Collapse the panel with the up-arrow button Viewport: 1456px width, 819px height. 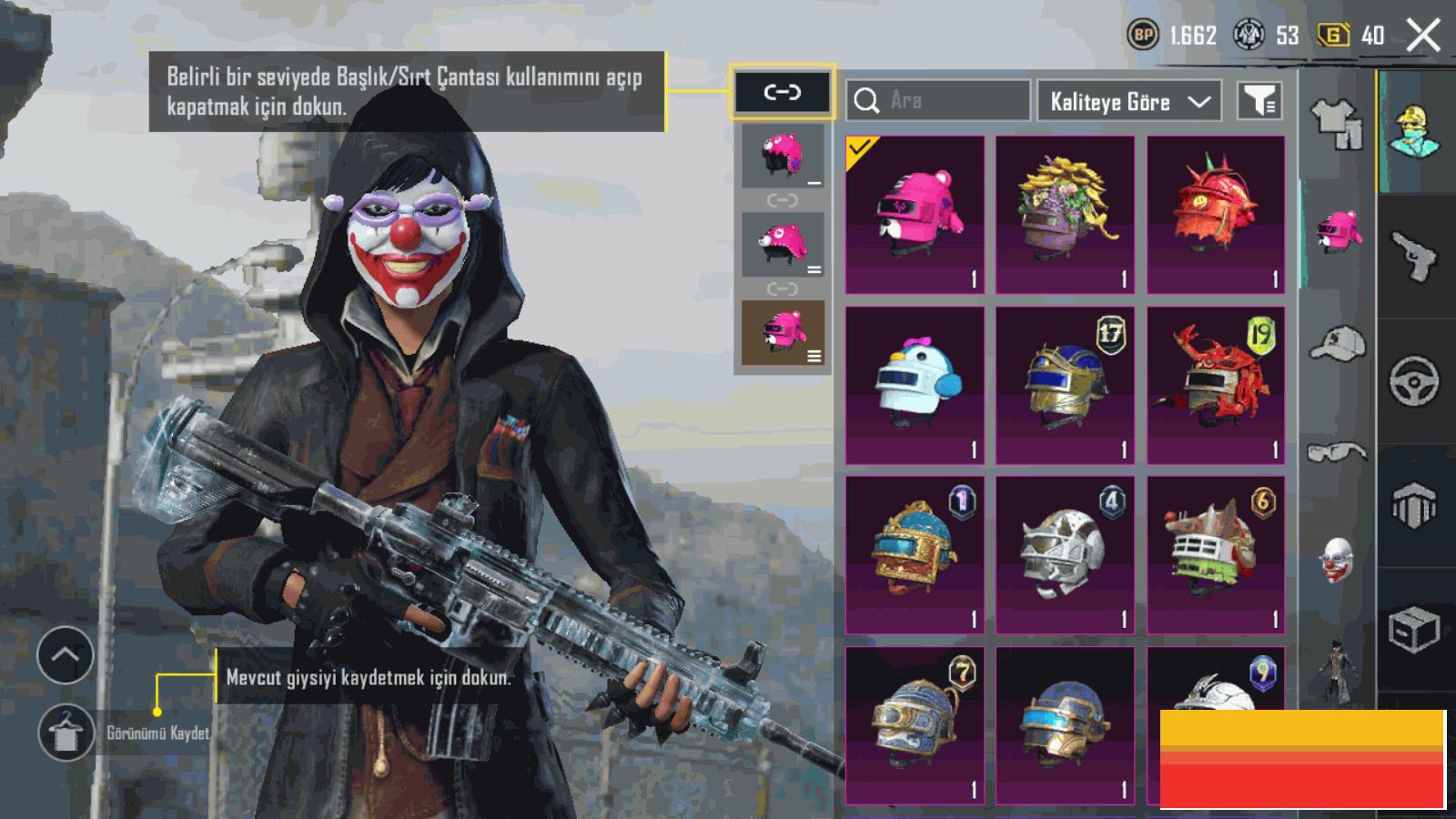click(x=66, y=655)
